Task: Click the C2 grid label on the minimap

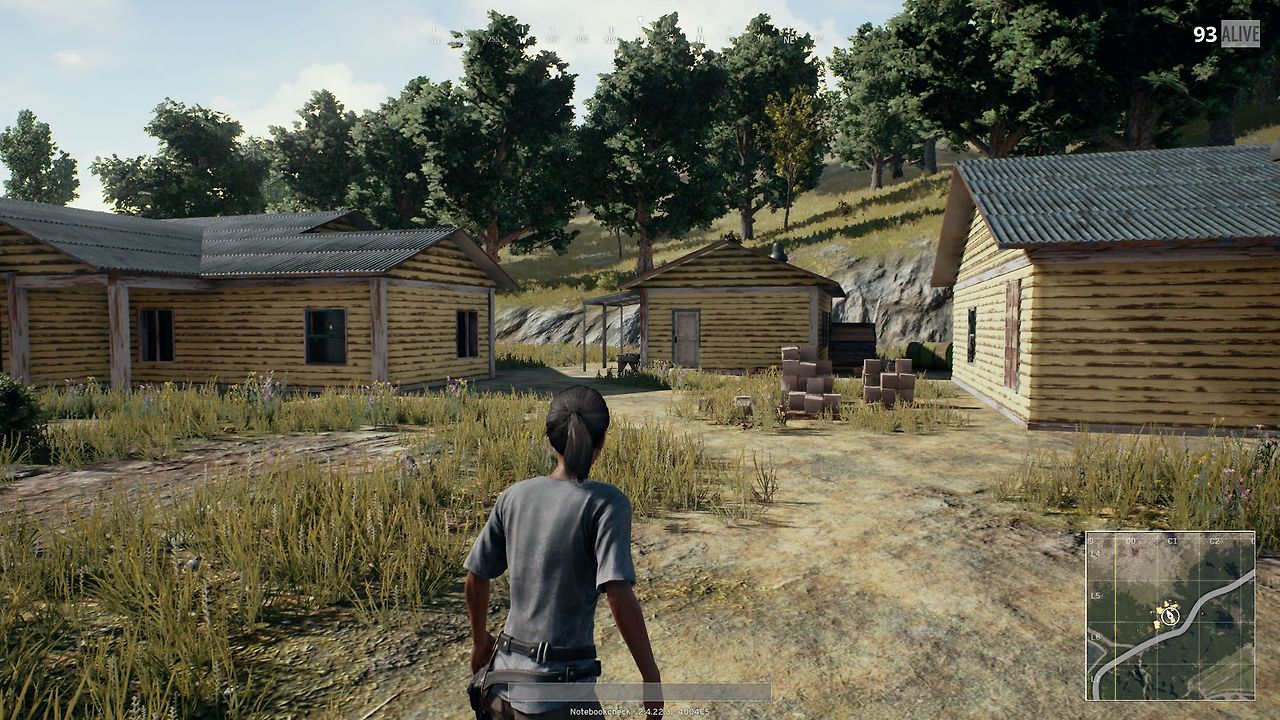Action: [1214, 540]
